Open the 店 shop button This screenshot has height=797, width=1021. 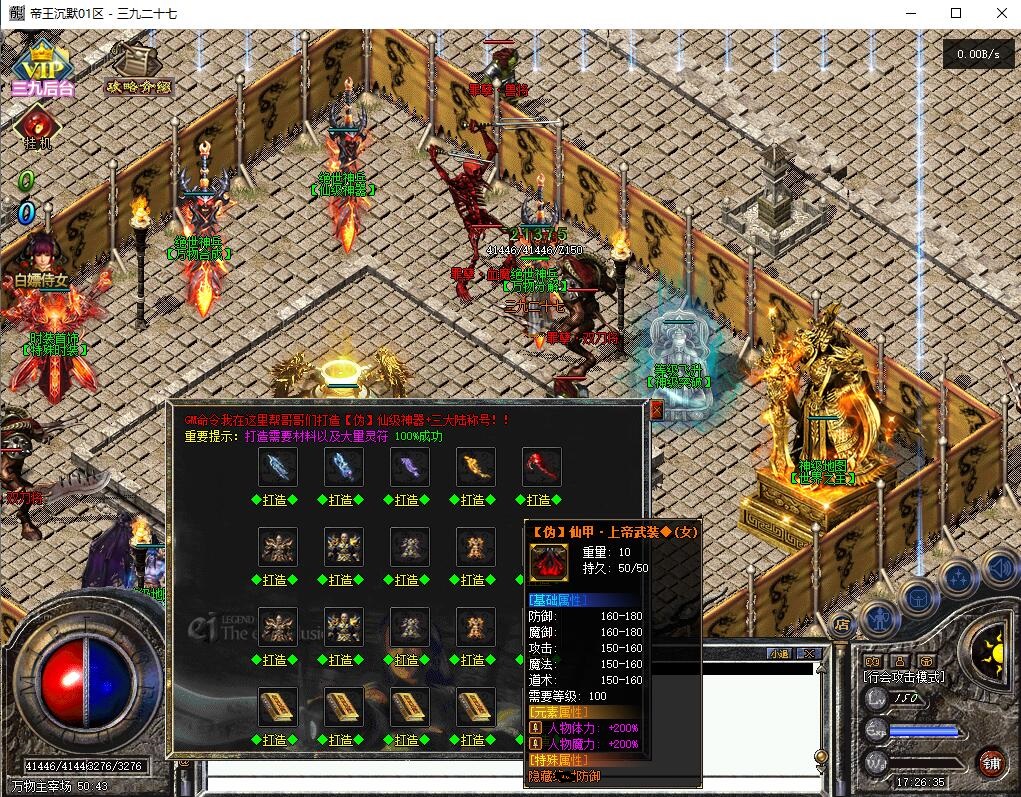(842, 623)
